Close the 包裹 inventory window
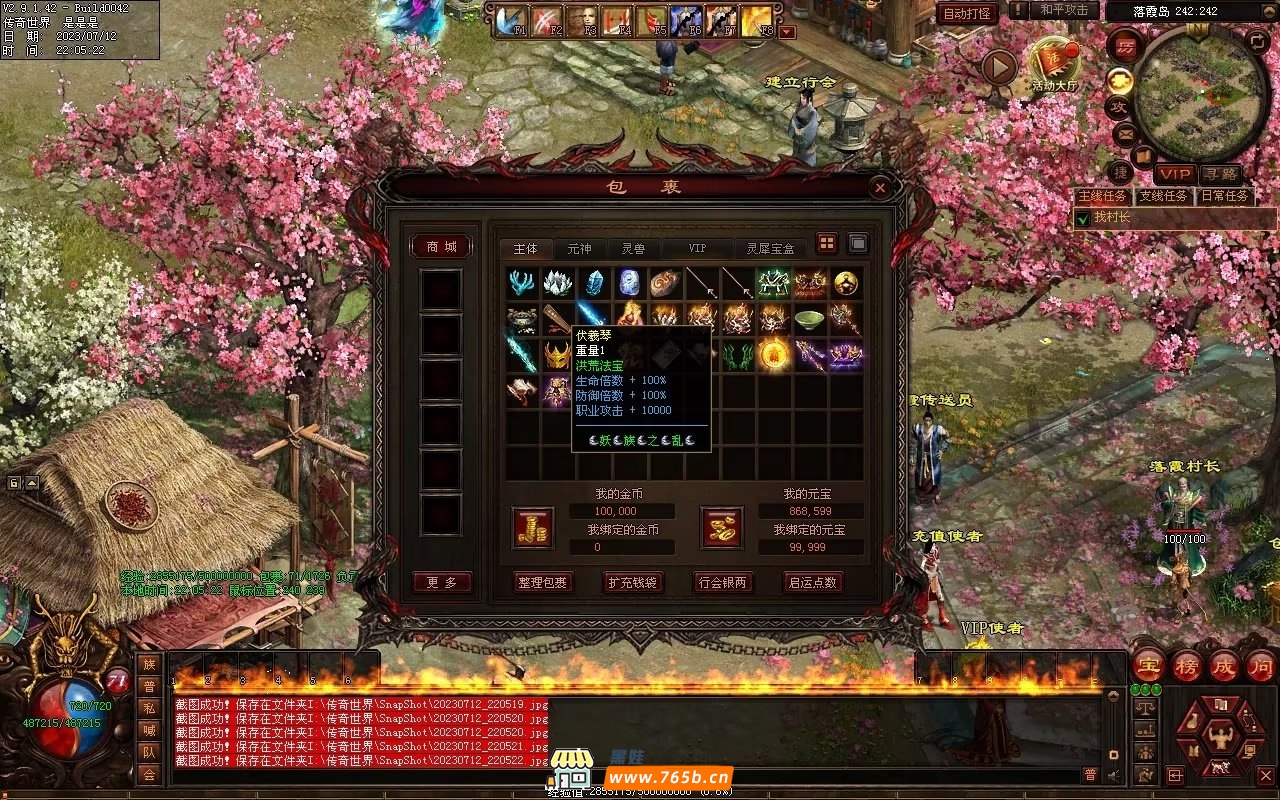The image size is (1280, 800). (879, 187)
